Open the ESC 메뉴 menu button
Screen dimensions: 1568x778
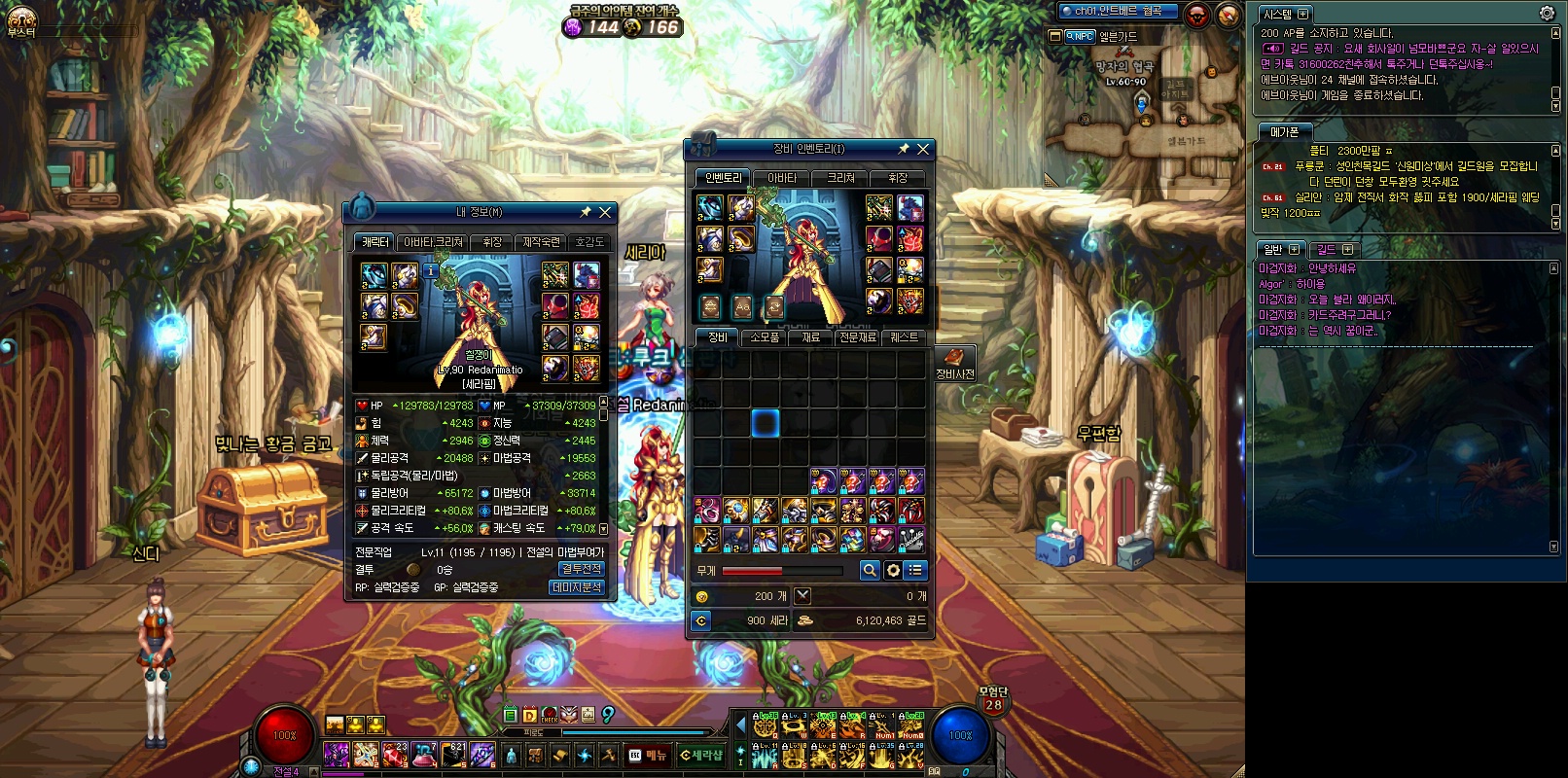[x=648, y=755]
